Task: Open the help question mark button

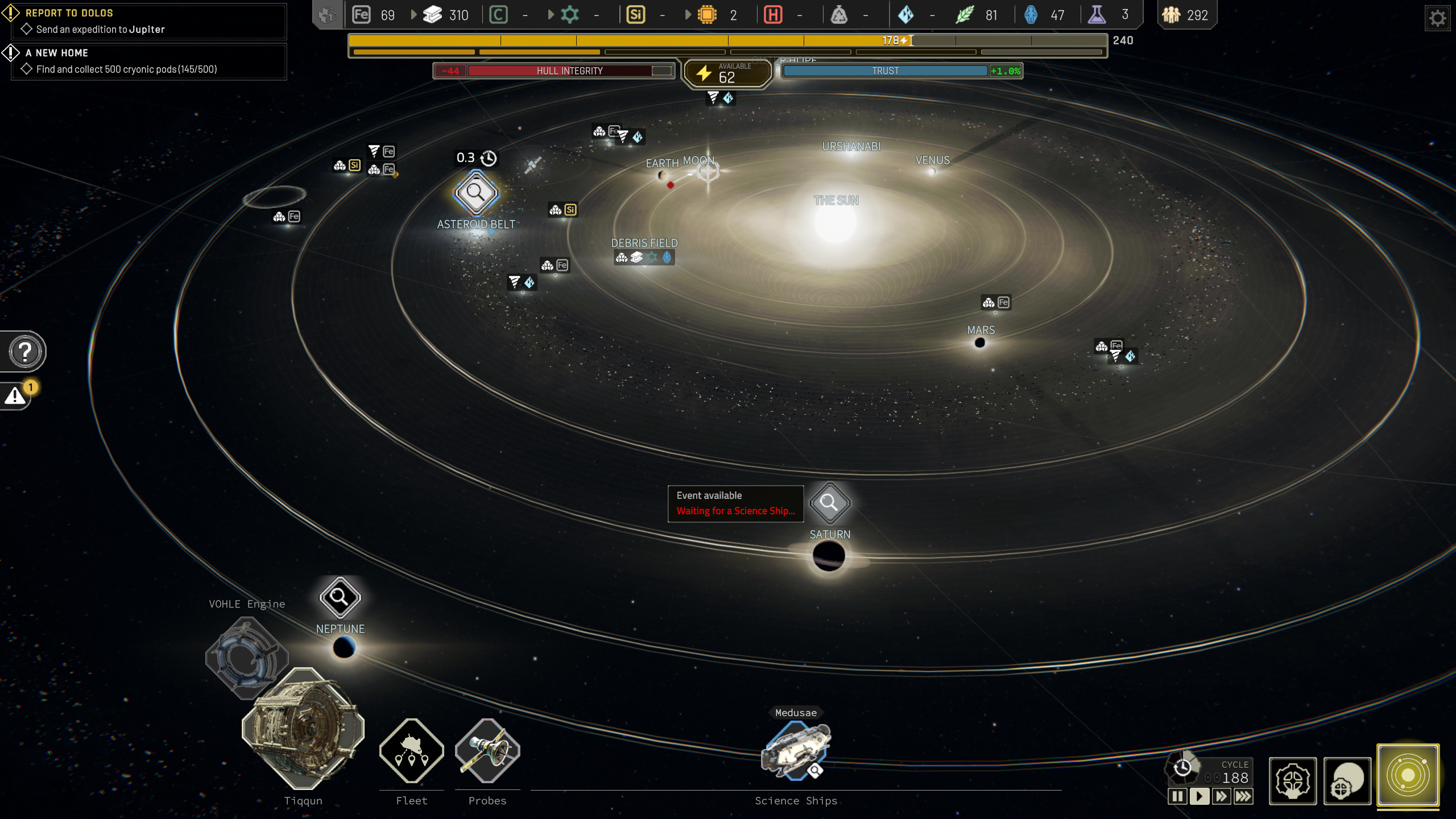Action: point(25,351)
